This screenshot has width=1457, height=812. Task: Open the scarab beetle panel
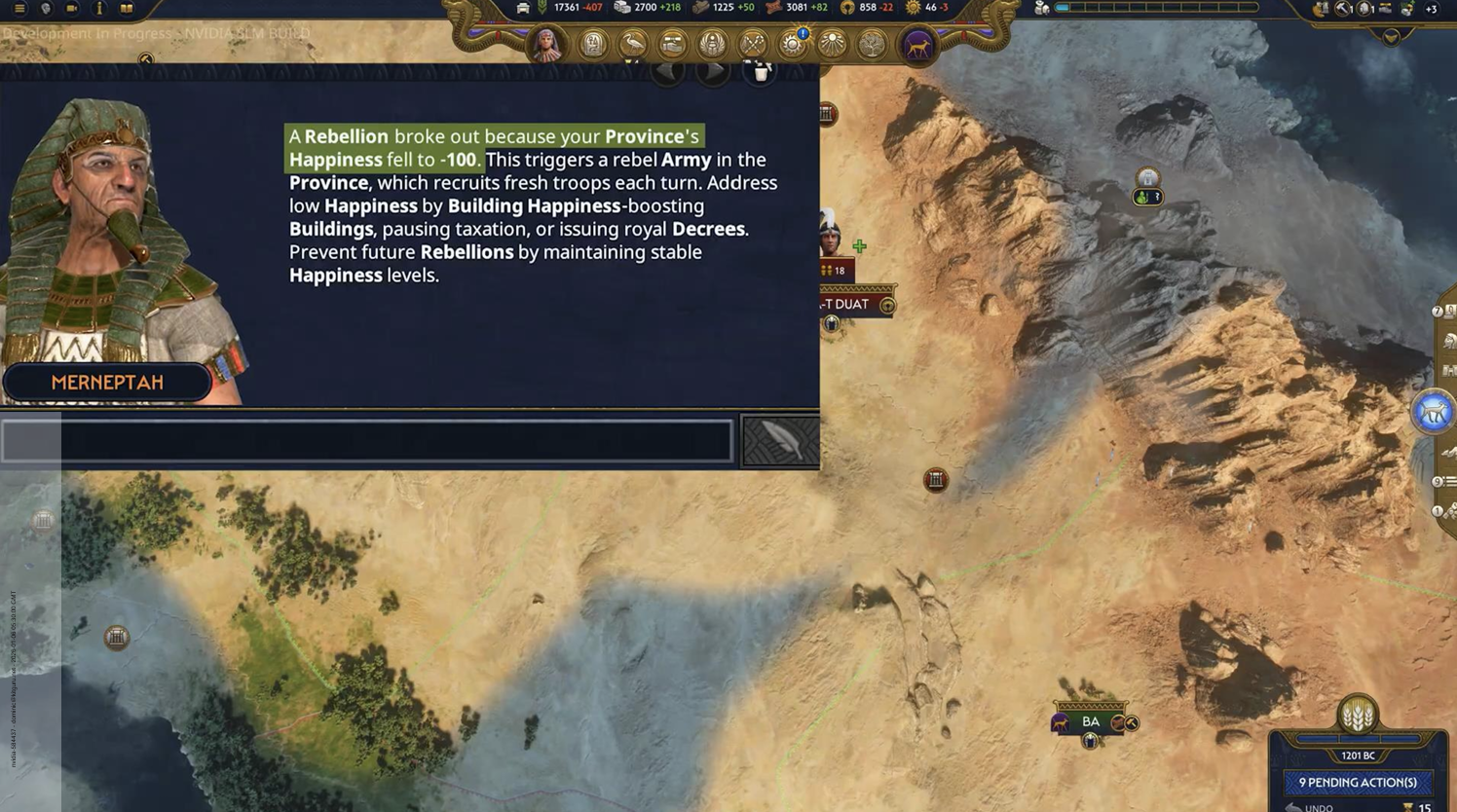click(x=713, y=45)
